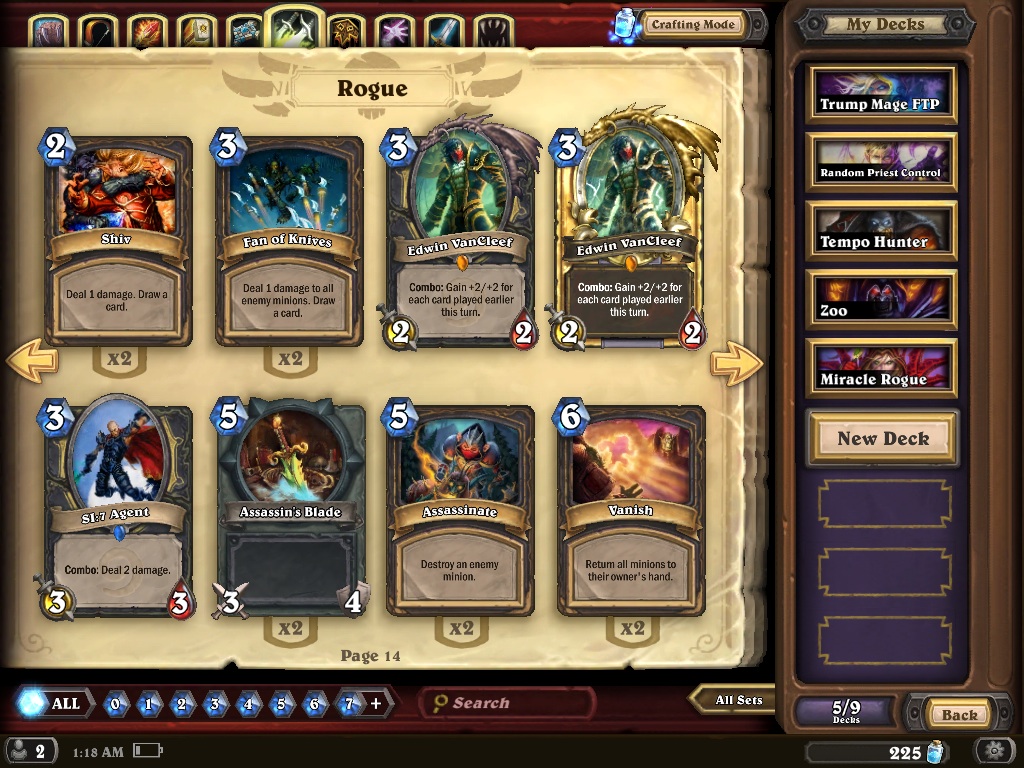Viewport: 1024px width, 768px height.
Task: Filter cards by ALL mana costs
Action: [56, 703]
